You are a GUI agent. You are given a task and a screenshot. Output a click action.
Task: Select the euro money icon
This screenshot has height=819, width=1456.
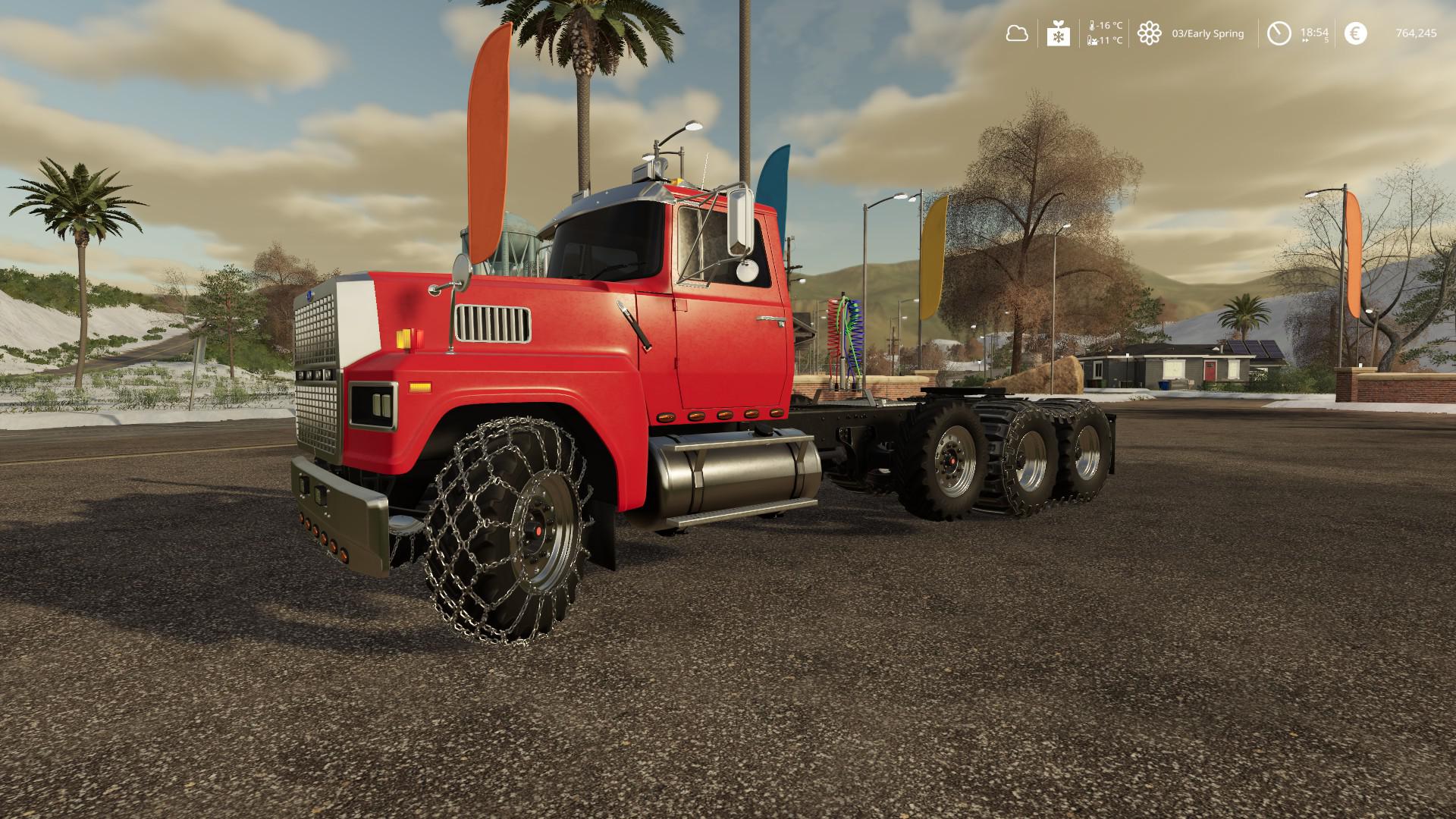click(1355, 33)
